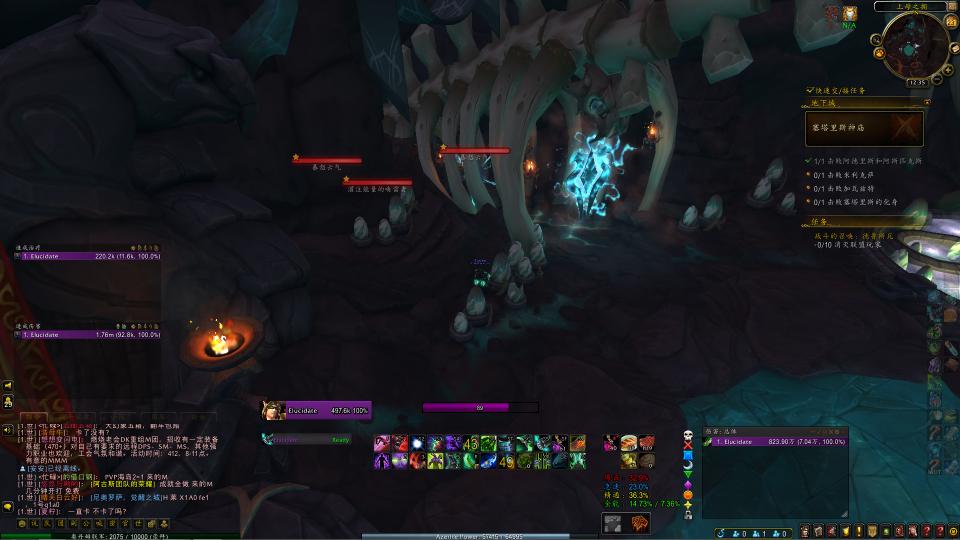Image resolution: width=960 pixels, height=540 pixels.
Task: Choose the red cross raid marker
Action: click(x=688, y=447)
